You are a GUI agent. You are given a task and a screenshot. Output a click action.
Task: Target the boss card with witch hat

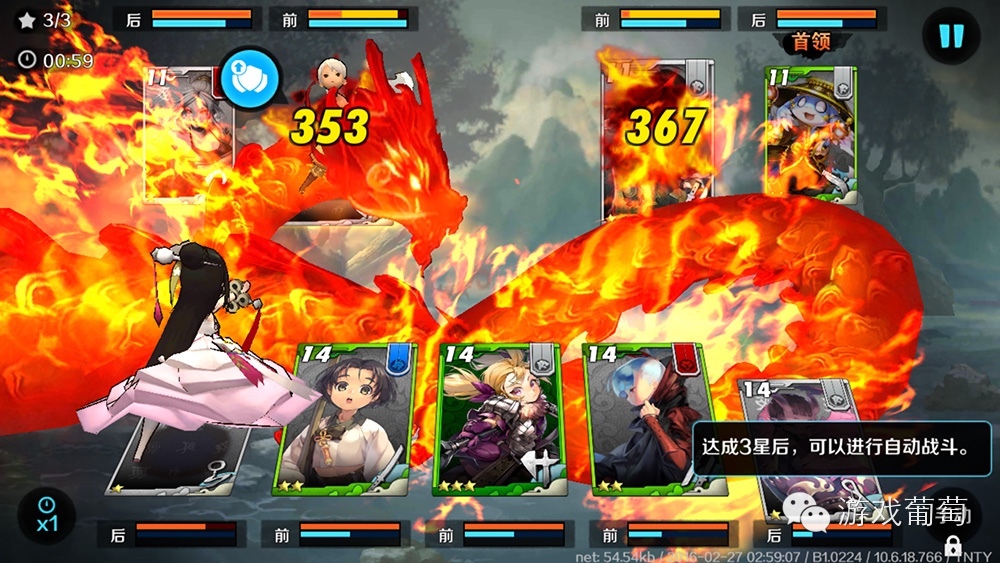pyautogui.click(x=811, y=134)
